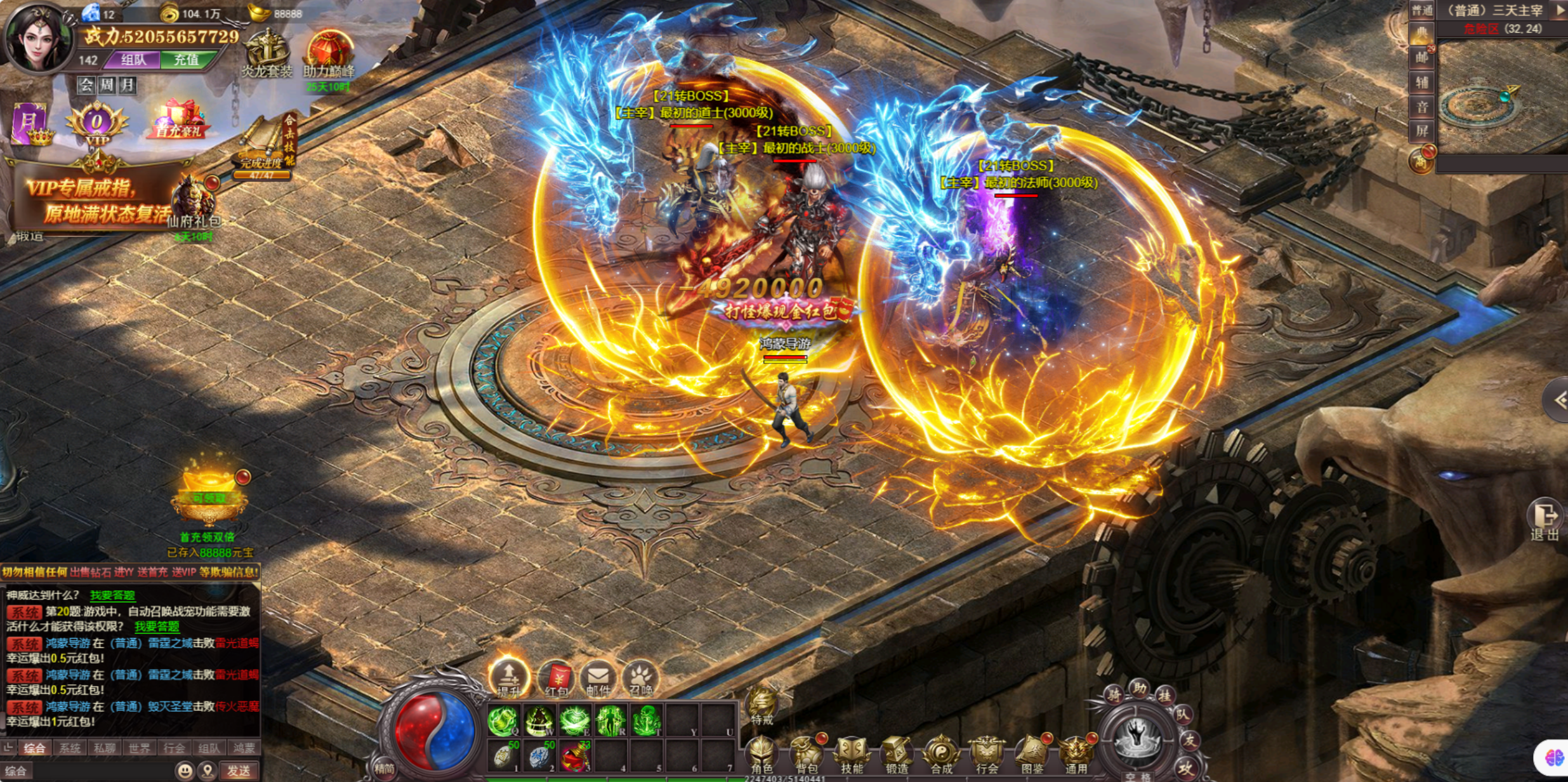Screen dimensions: 1568x782
Task: Open the 行会 guild menu
Action: 987,755
